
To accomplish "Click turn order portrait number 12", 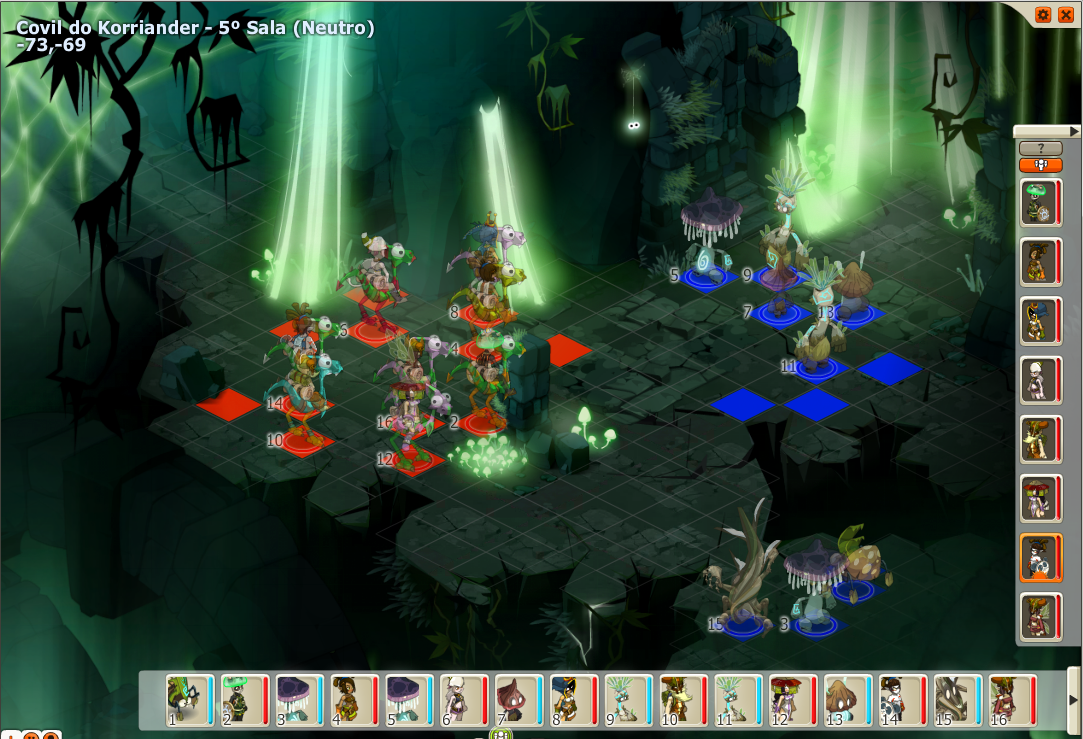I will click(790, 700).
